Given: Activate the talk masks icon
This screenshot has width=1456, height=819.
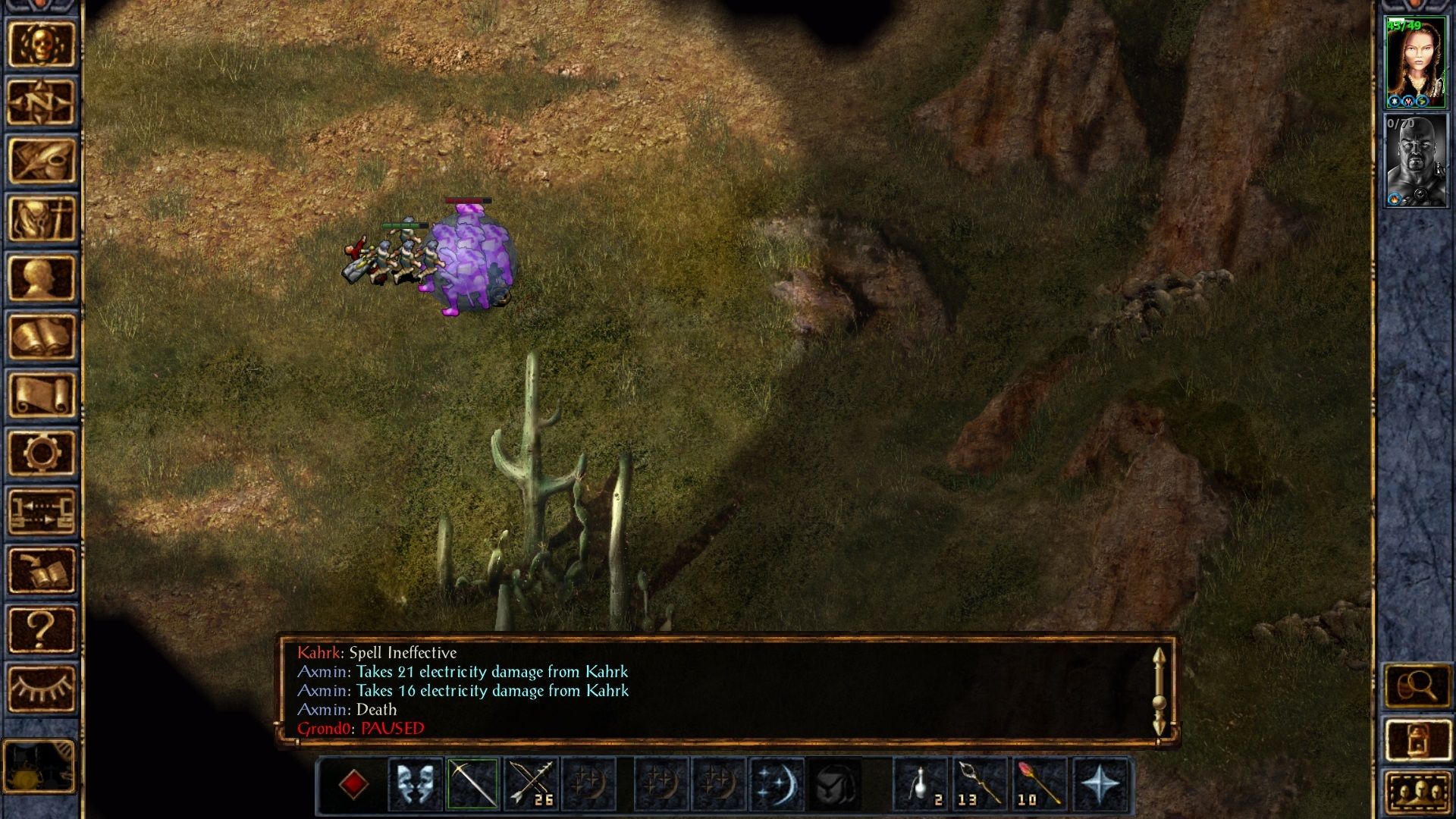Looking at the screenshot, I should pyautogui.click(x=415, y=784).
